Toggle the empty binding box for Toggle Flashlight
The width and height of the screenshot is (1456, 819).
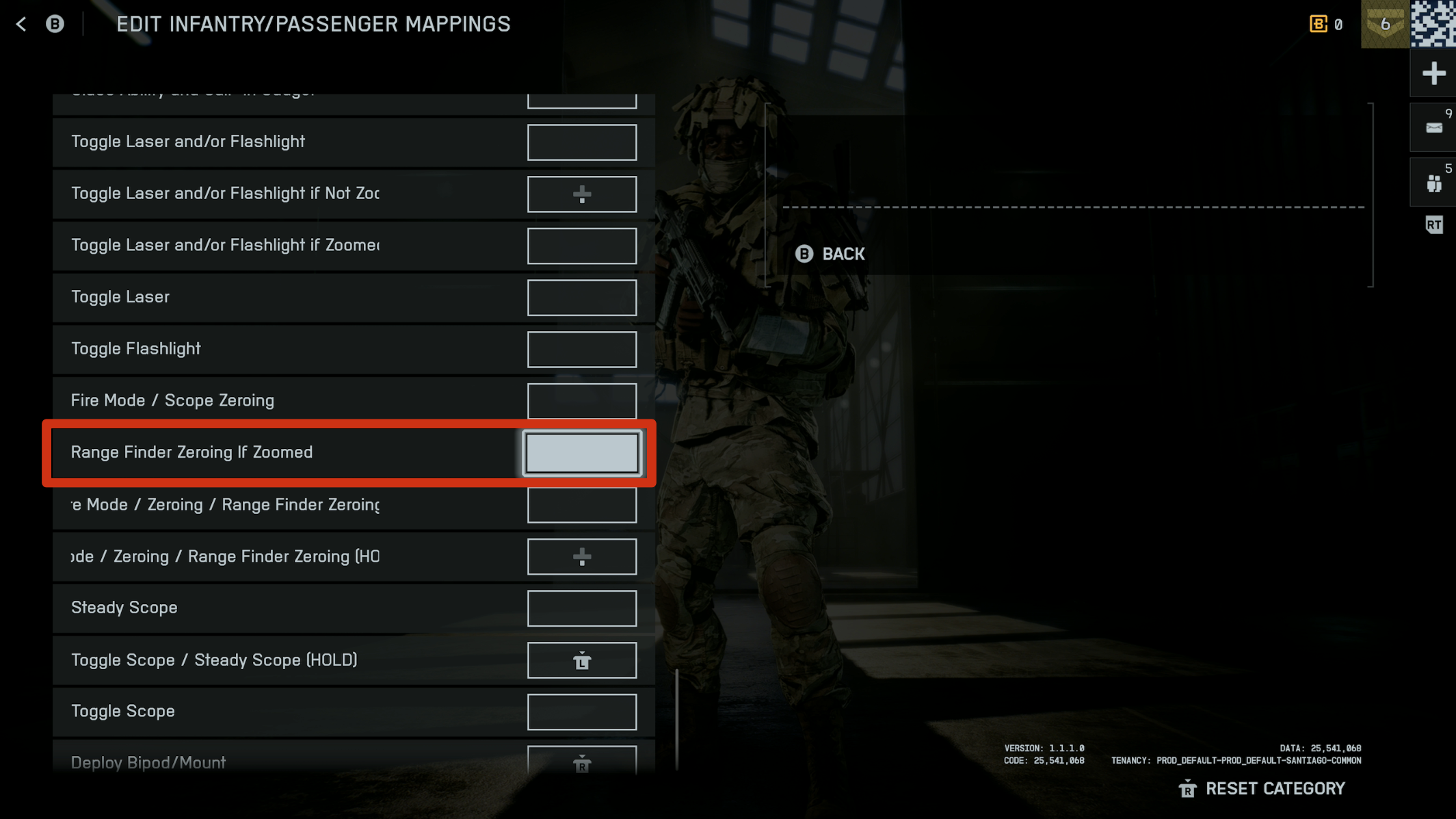(582, 349)
